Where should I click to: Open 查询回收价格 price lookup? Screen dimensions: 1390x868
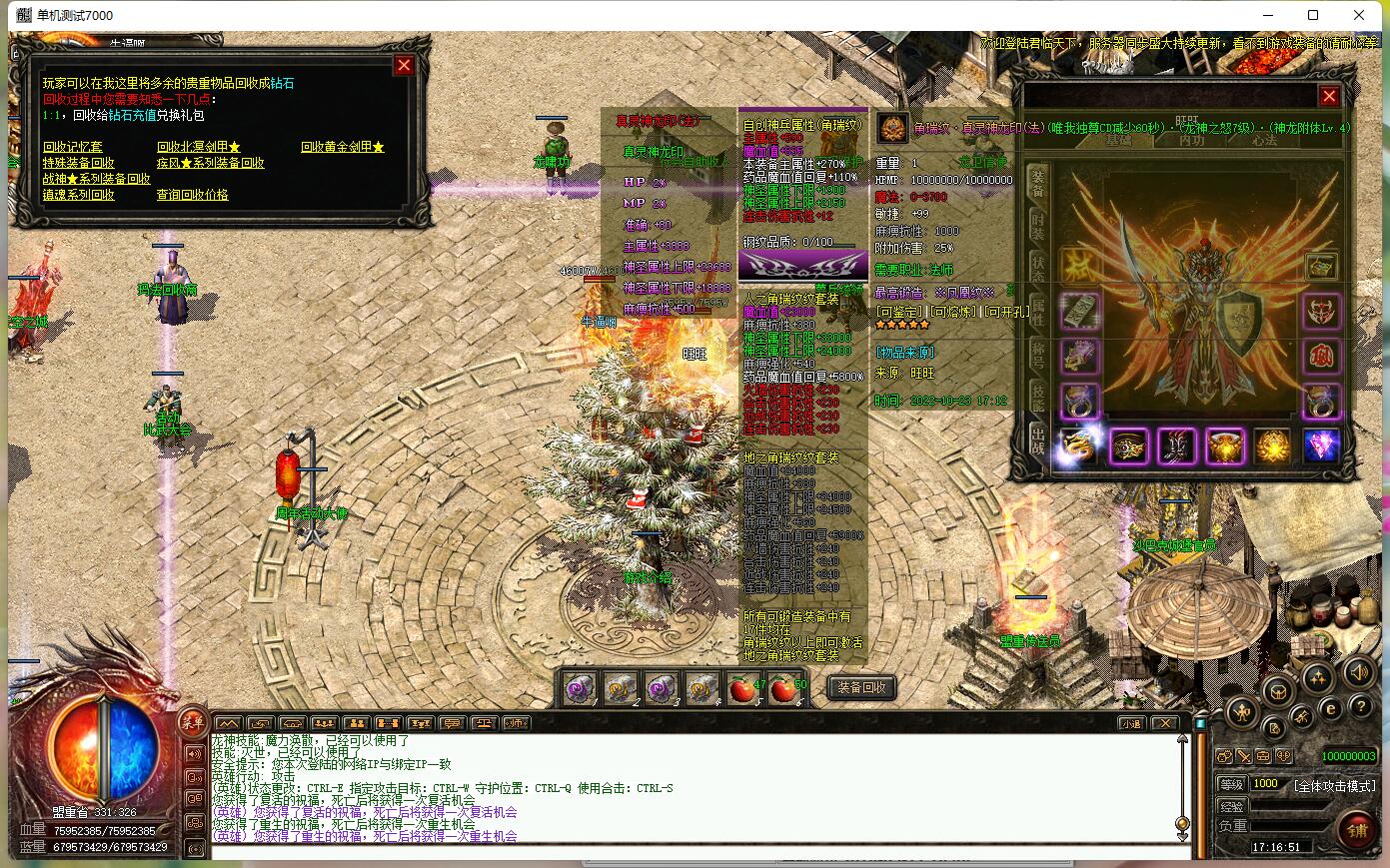pos(192,195)
